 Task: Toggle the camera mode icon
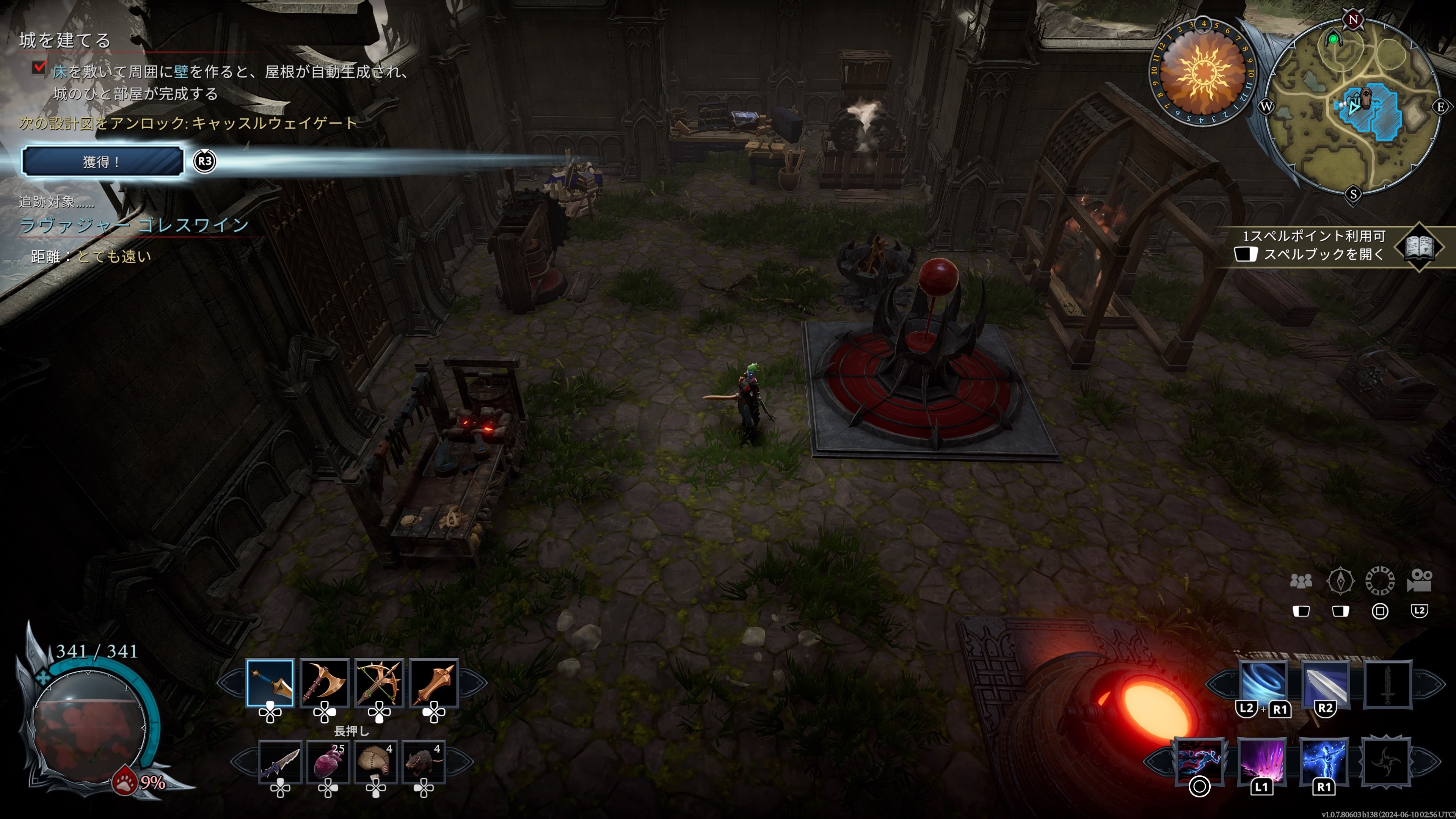[x=1419, y=581]
